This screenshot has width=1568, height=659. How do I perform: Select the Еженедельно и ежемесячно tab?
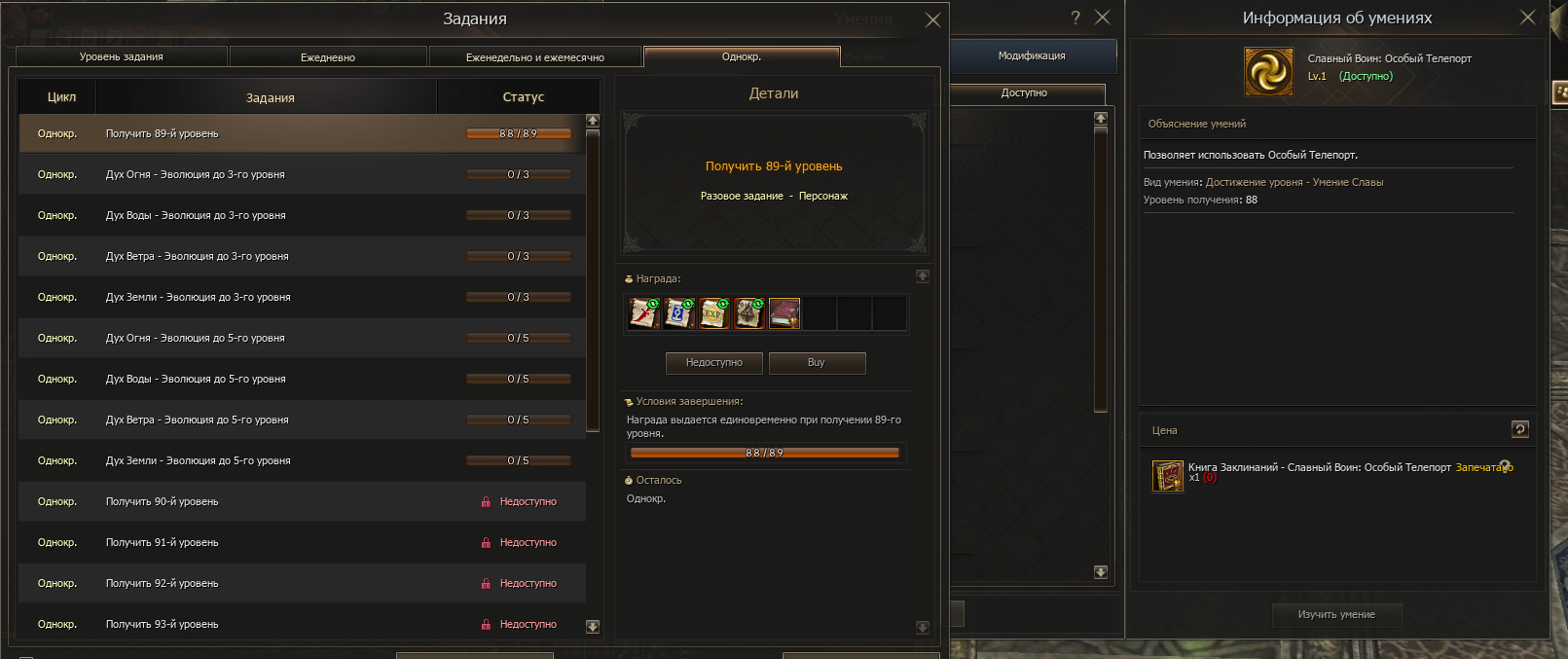(x=534, y=57)
